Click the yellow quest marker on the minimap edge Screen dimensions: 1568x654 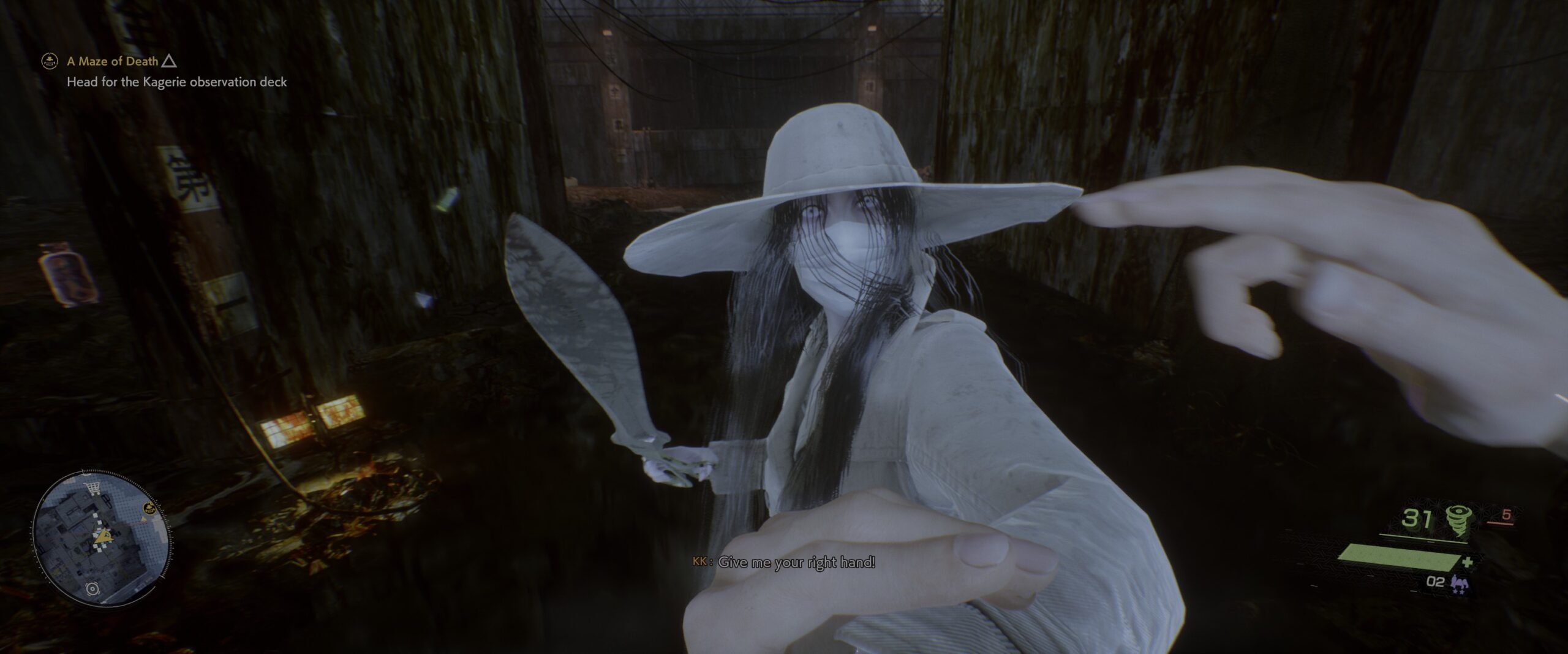coord(148,508)
